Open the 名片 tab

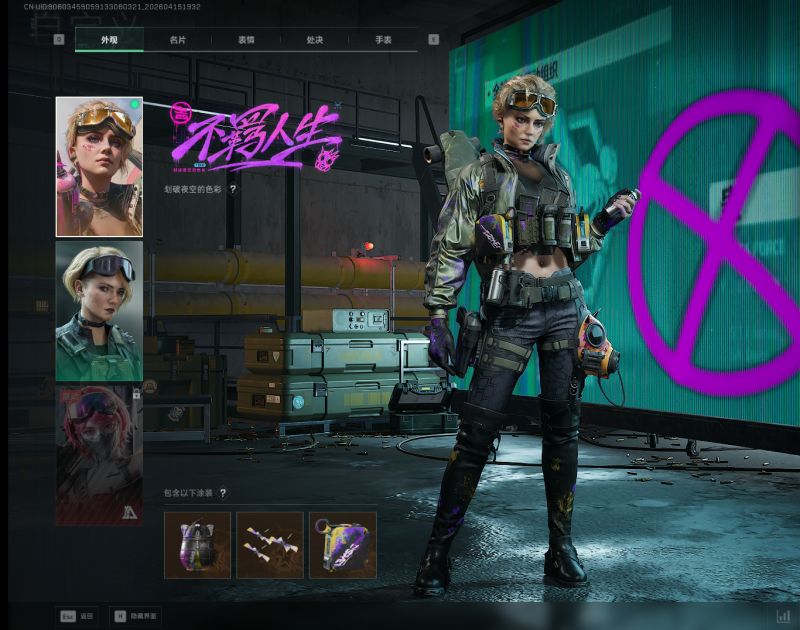point(178,40)
